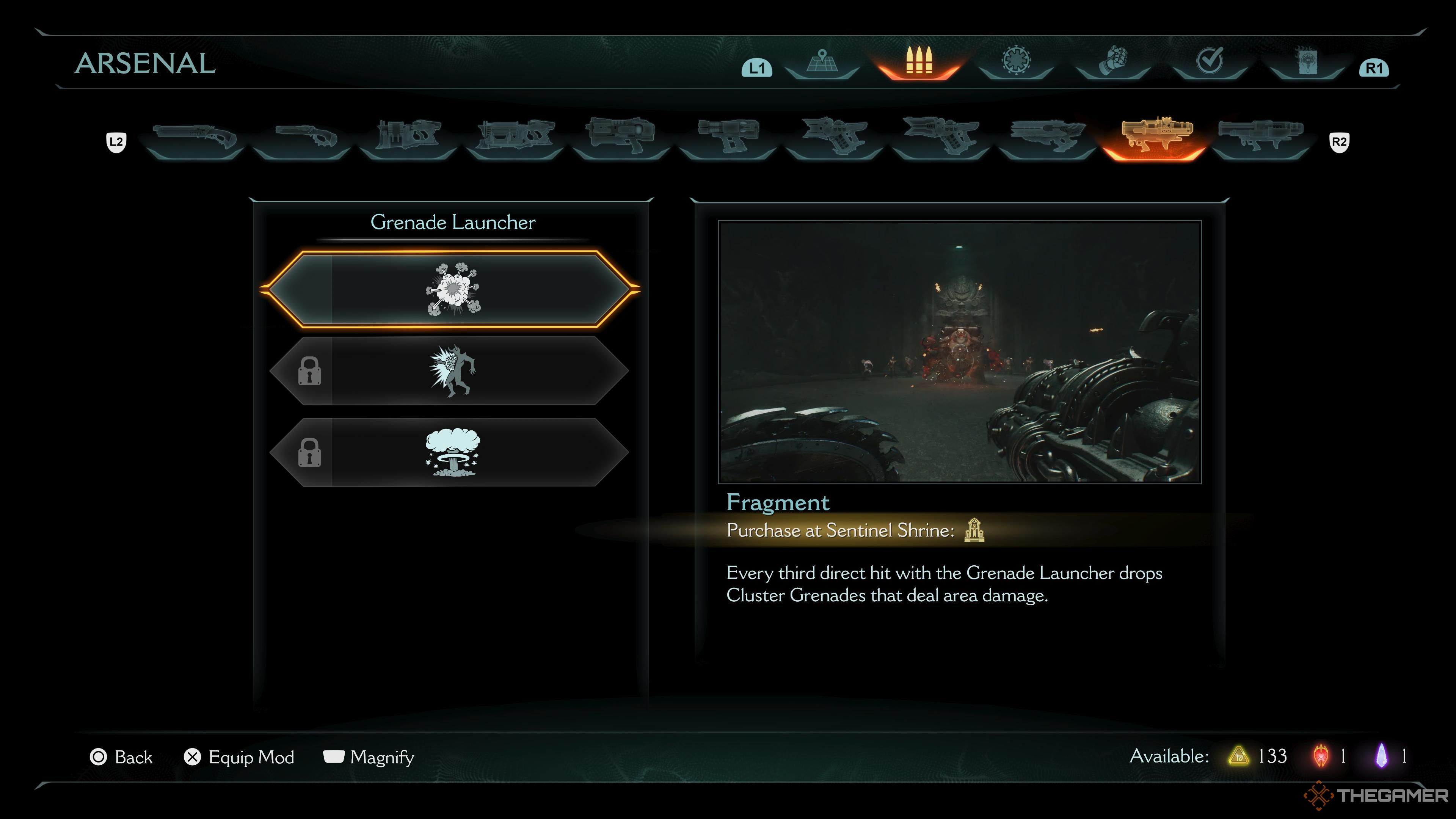Switch to the Impaler weapon tab
Image resolution: width=1456 pixels, height=819 pixels.
(x=515, y=138)
